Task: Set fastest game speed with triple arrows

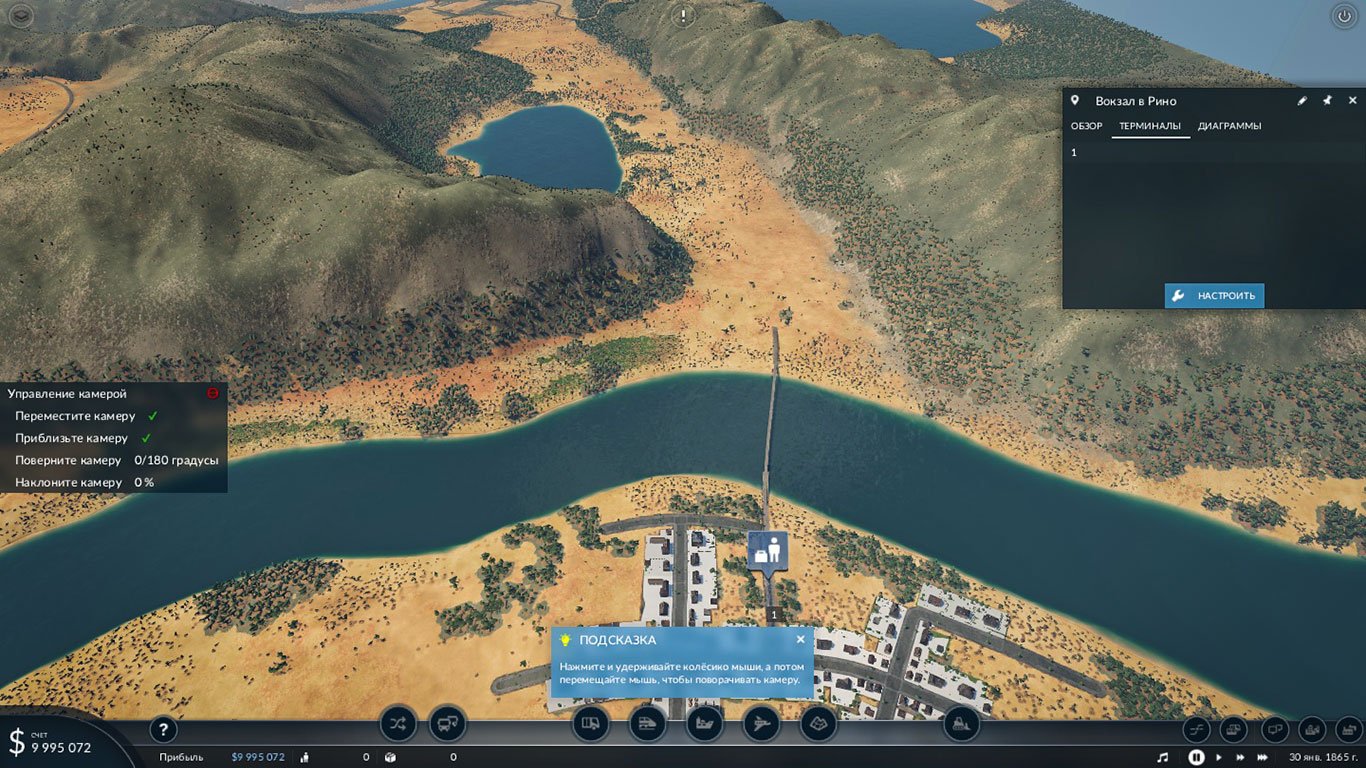Action: click(1262, 756)
